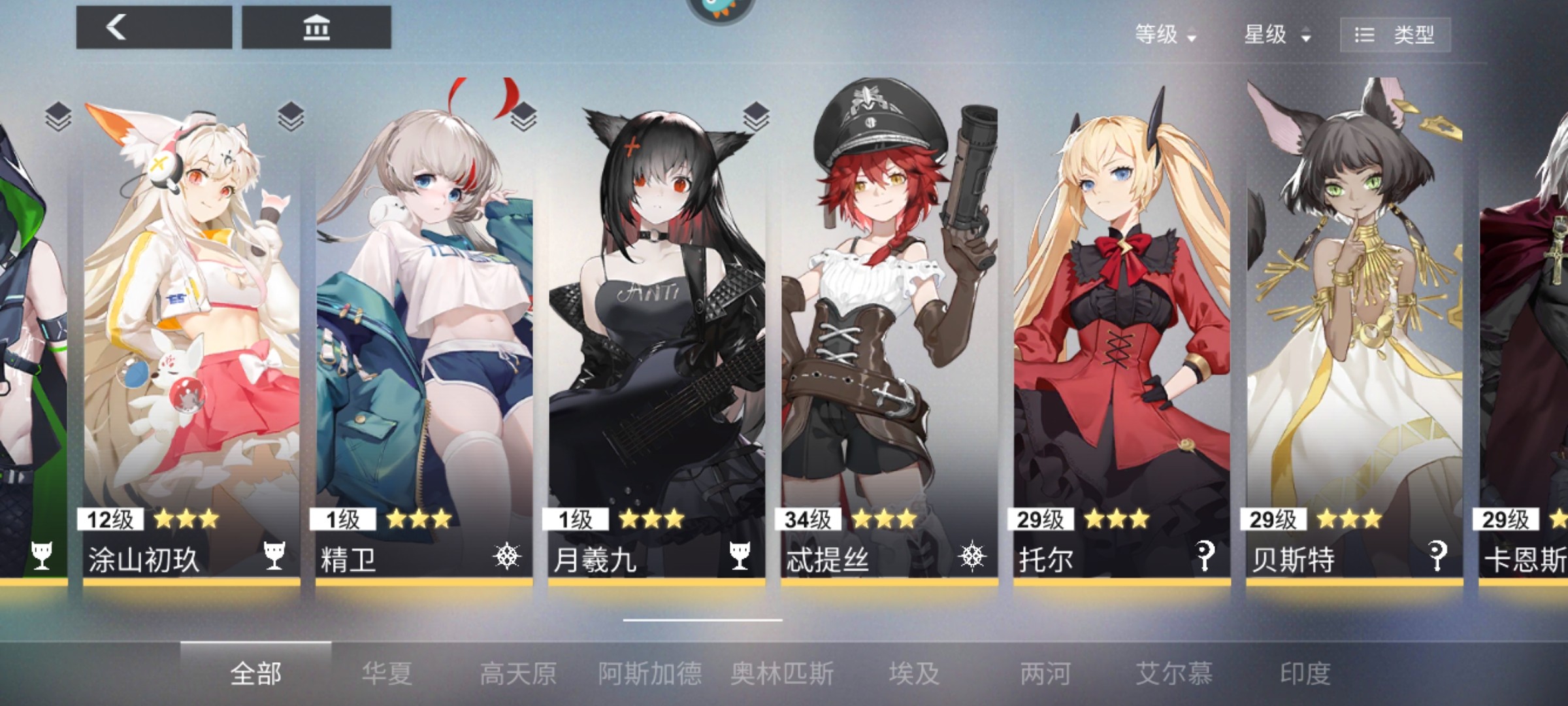Switch to the 全部 tab
Image resolution: width=1568 pixels, height=706 pixels.
(x=255, y=673)
